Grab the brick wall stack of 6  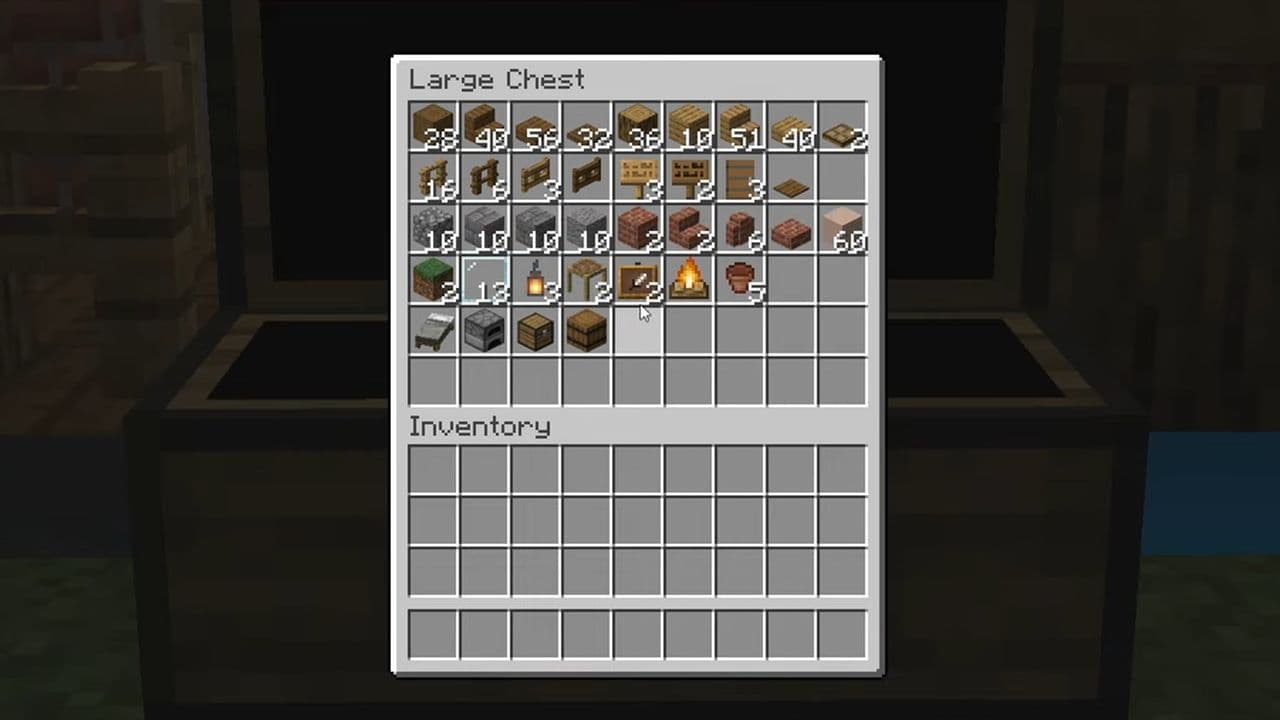coord(740,229)
